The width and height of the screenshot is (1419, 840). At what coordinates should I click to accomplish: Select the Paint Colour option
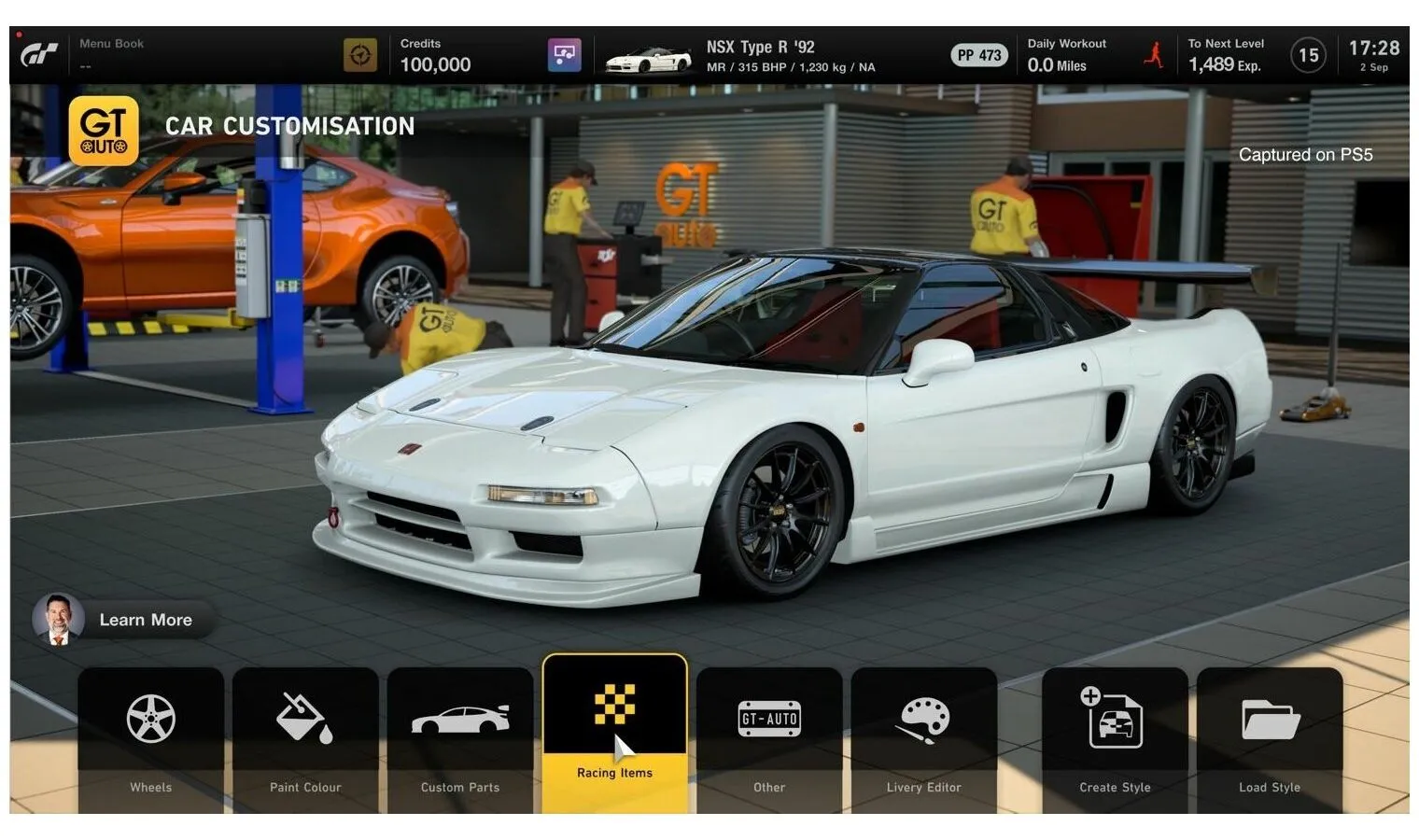tap(305, 737)
